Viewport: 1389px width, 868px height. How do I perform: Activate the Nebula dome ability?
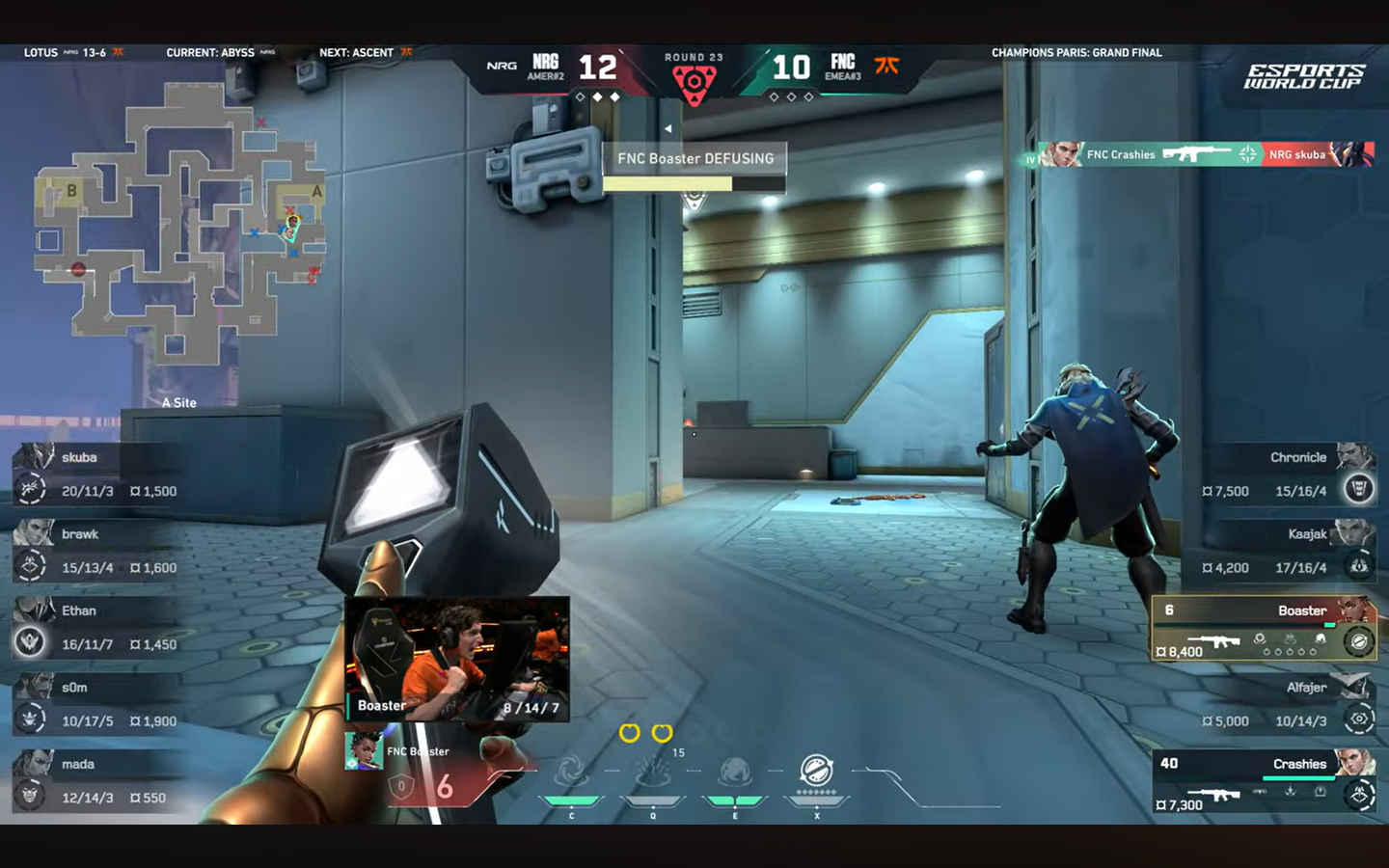coord(735,773)
